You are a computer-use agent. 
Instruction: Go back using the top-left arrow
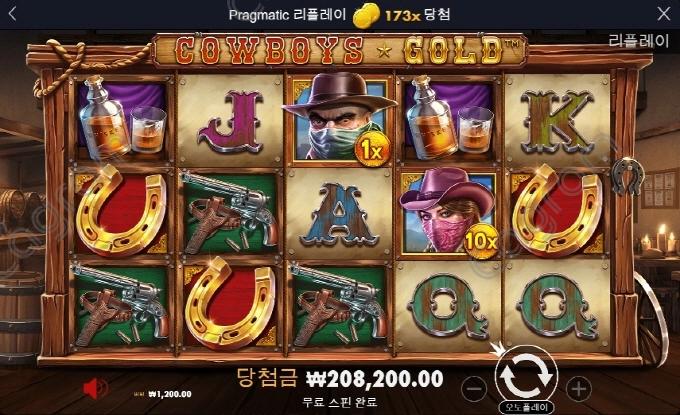tap(16, 14)
